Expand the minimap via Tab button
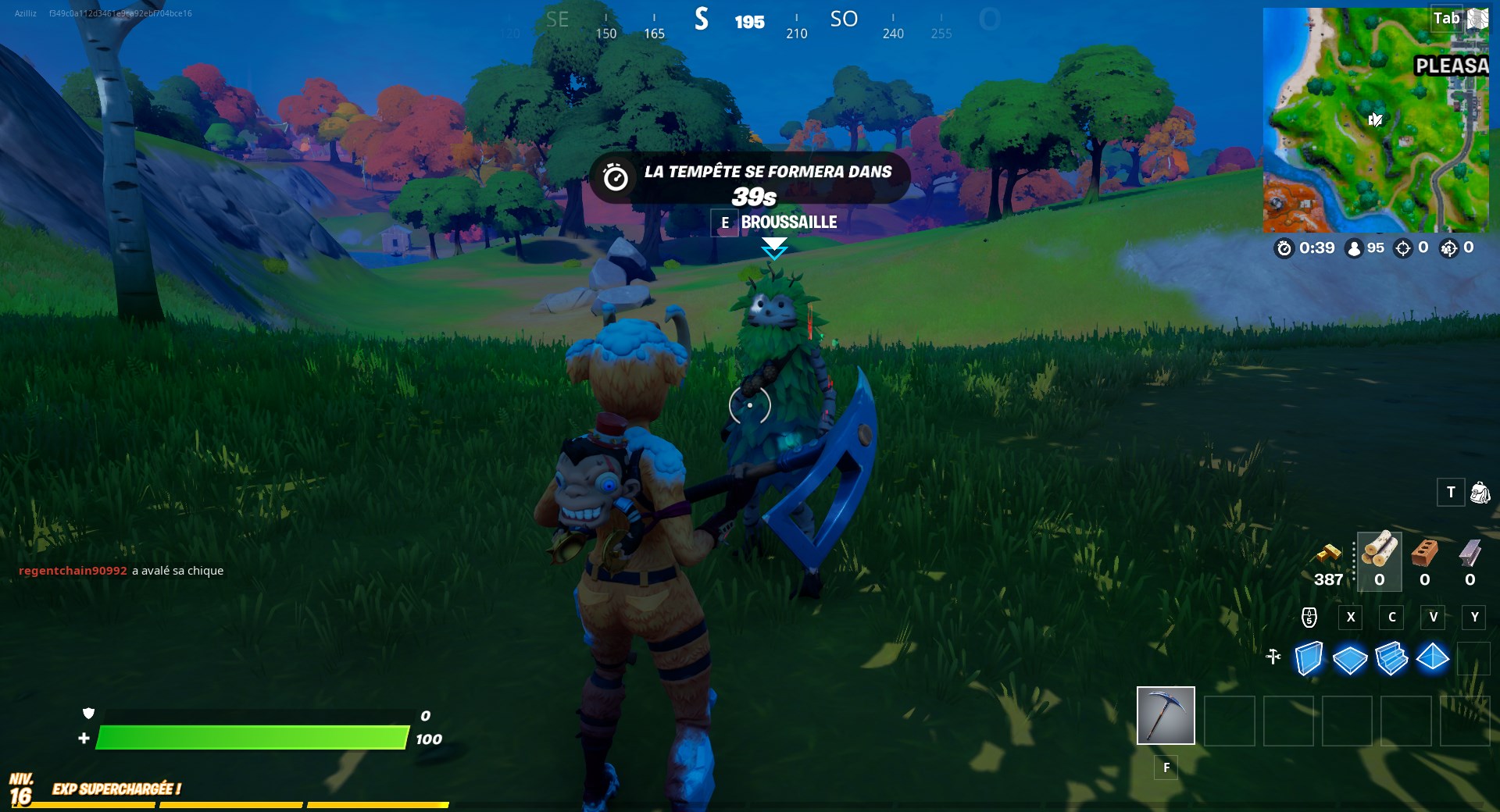1500x812 pixels. (x=1447, y=18)
